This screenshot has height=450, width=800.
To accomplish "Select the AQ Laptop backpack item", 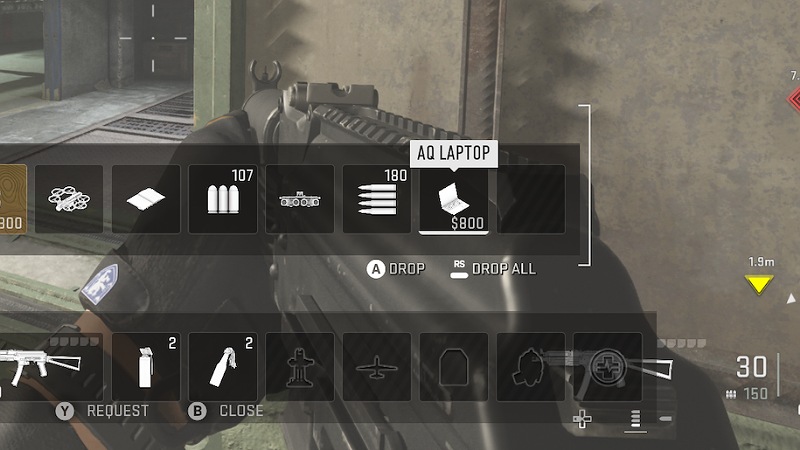I will coord(454,199).
